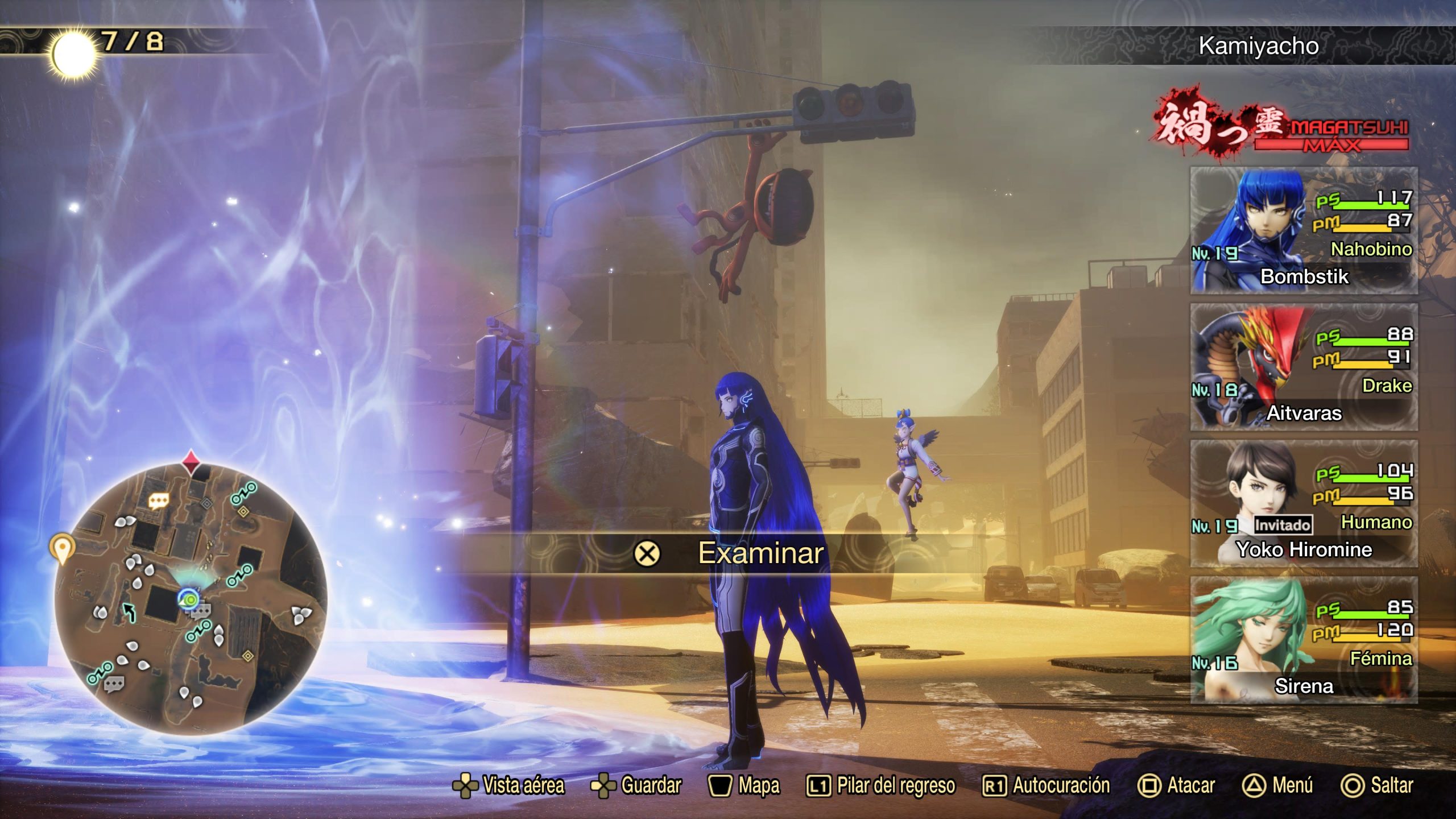Click the sun moon-phase icon
Screen dimensions: 1456x819
[73, 54]
